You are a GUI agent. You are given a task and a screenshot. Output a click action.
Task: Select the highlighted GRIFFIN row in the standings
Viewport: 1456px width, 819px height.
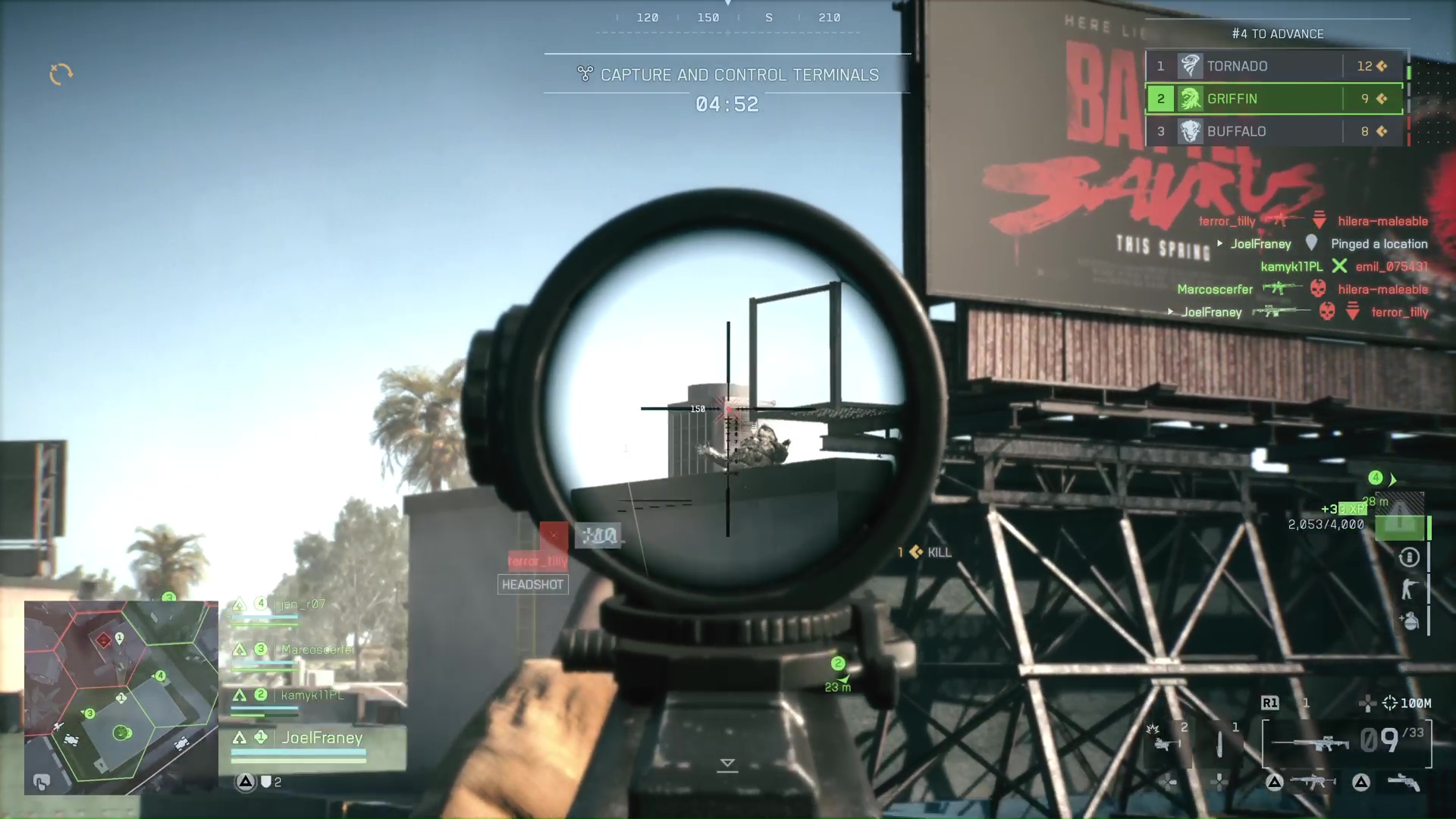1274,99
